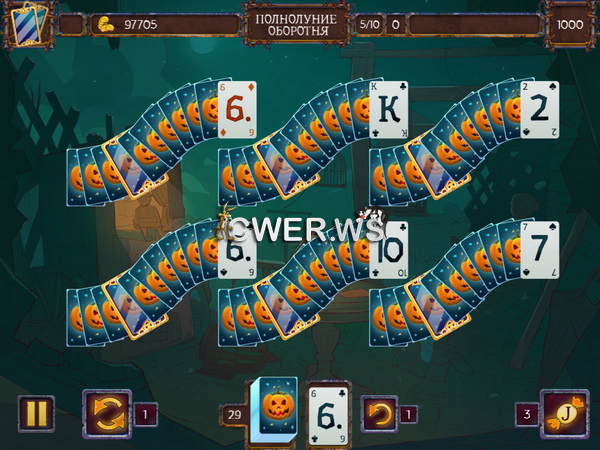600x450 pixels.
Task: Pick the 10 of clubs card
Action: pyautogui.click(x=389, y=250)
